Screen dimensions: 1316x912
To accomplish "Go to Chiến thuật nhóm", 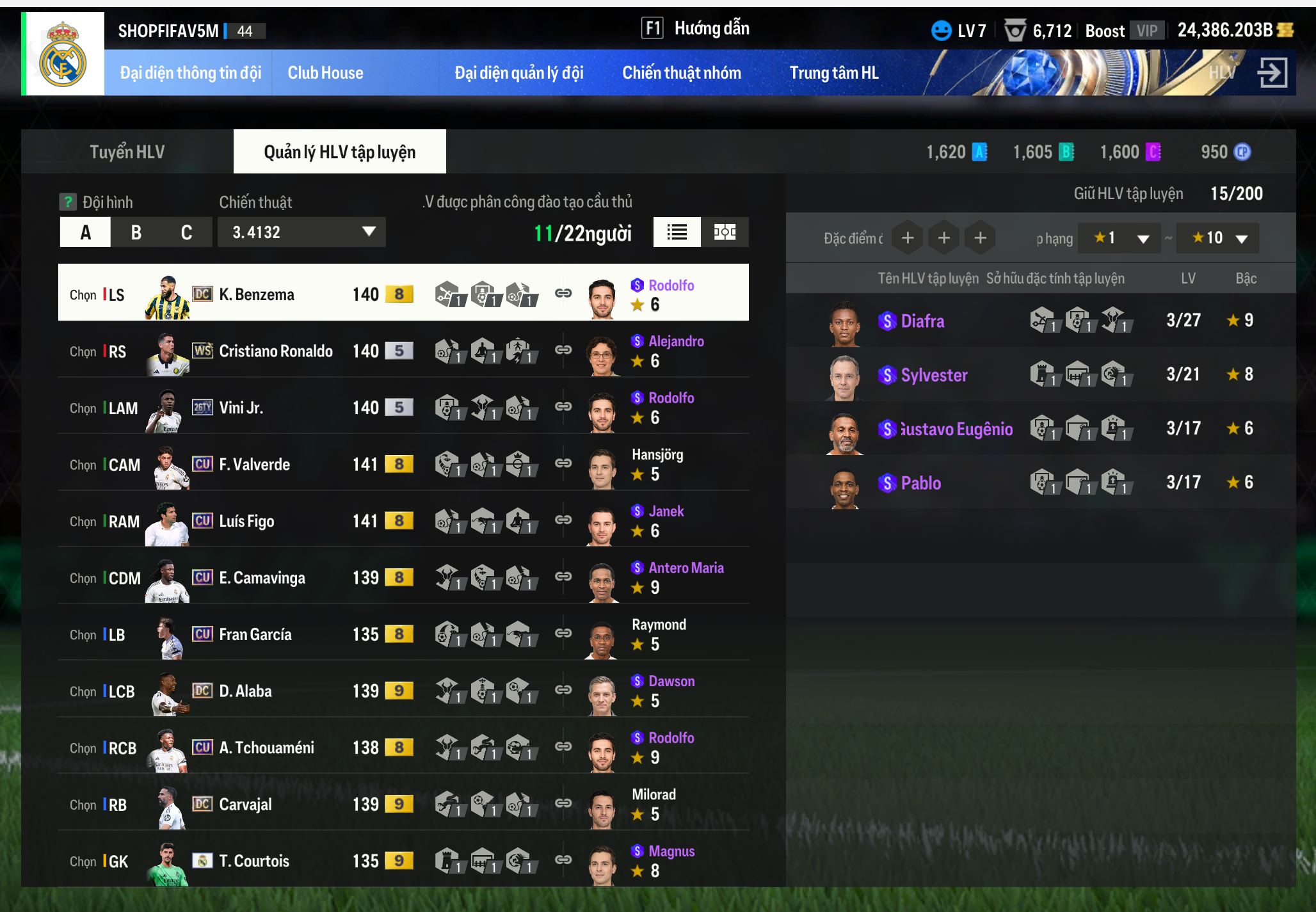I will [x=682, y=73].
